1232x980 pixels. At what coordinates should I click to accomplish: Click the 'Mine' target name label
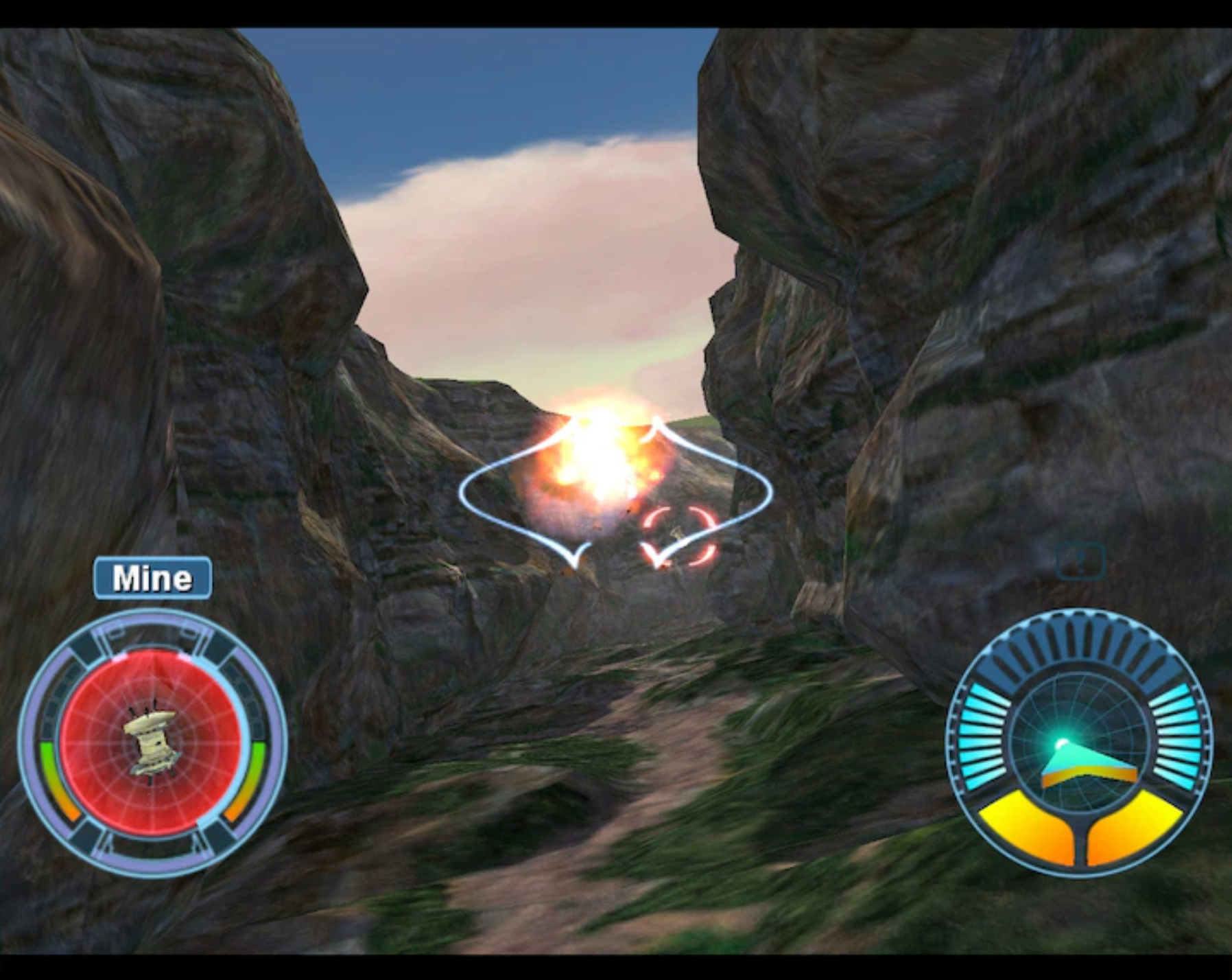pyautogui.click(x=151, y=579)
